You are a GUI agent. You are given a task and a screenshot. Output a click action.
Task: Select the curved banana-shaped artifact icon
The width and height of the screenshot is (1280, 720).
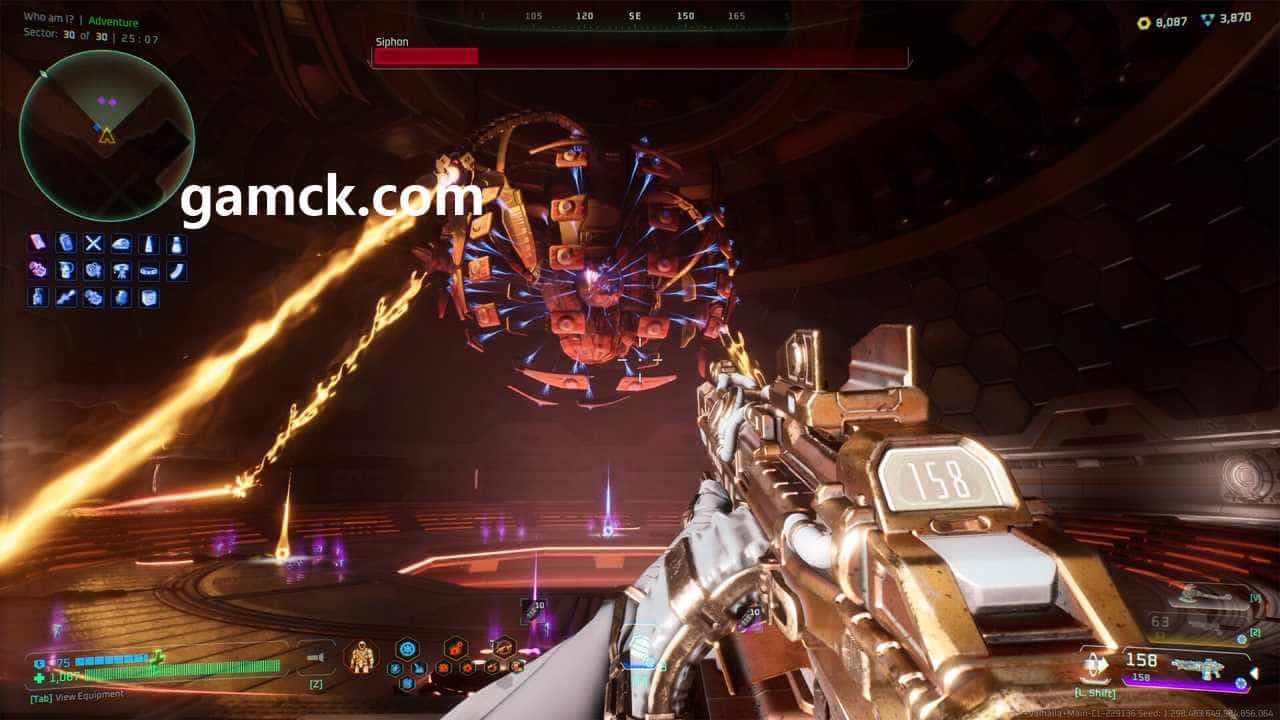click(x=177, y=270)
